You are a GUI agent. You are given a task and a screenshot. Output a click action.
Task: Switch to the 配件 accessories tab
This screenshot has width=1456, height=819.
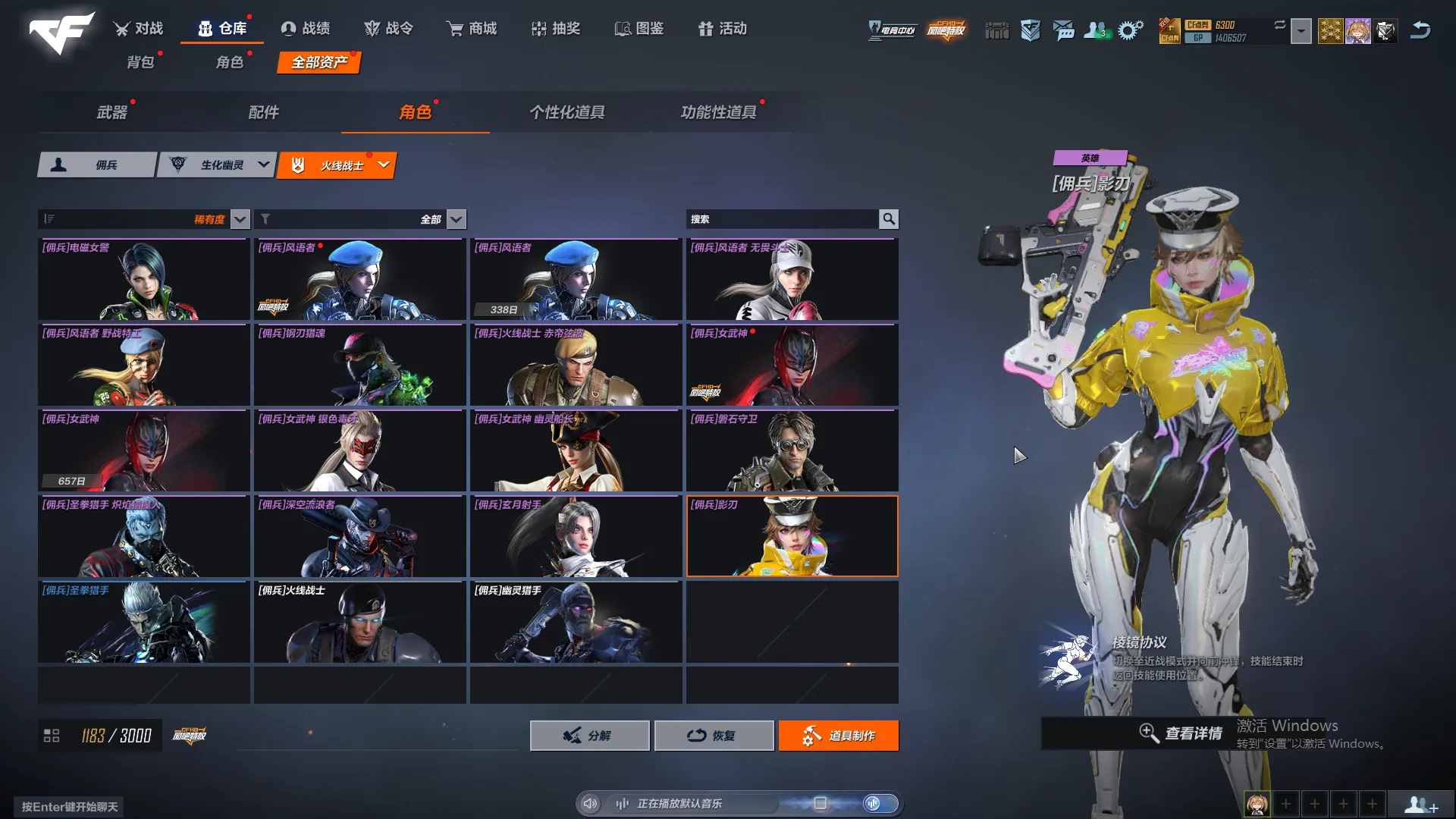click(x=264, y=112)
